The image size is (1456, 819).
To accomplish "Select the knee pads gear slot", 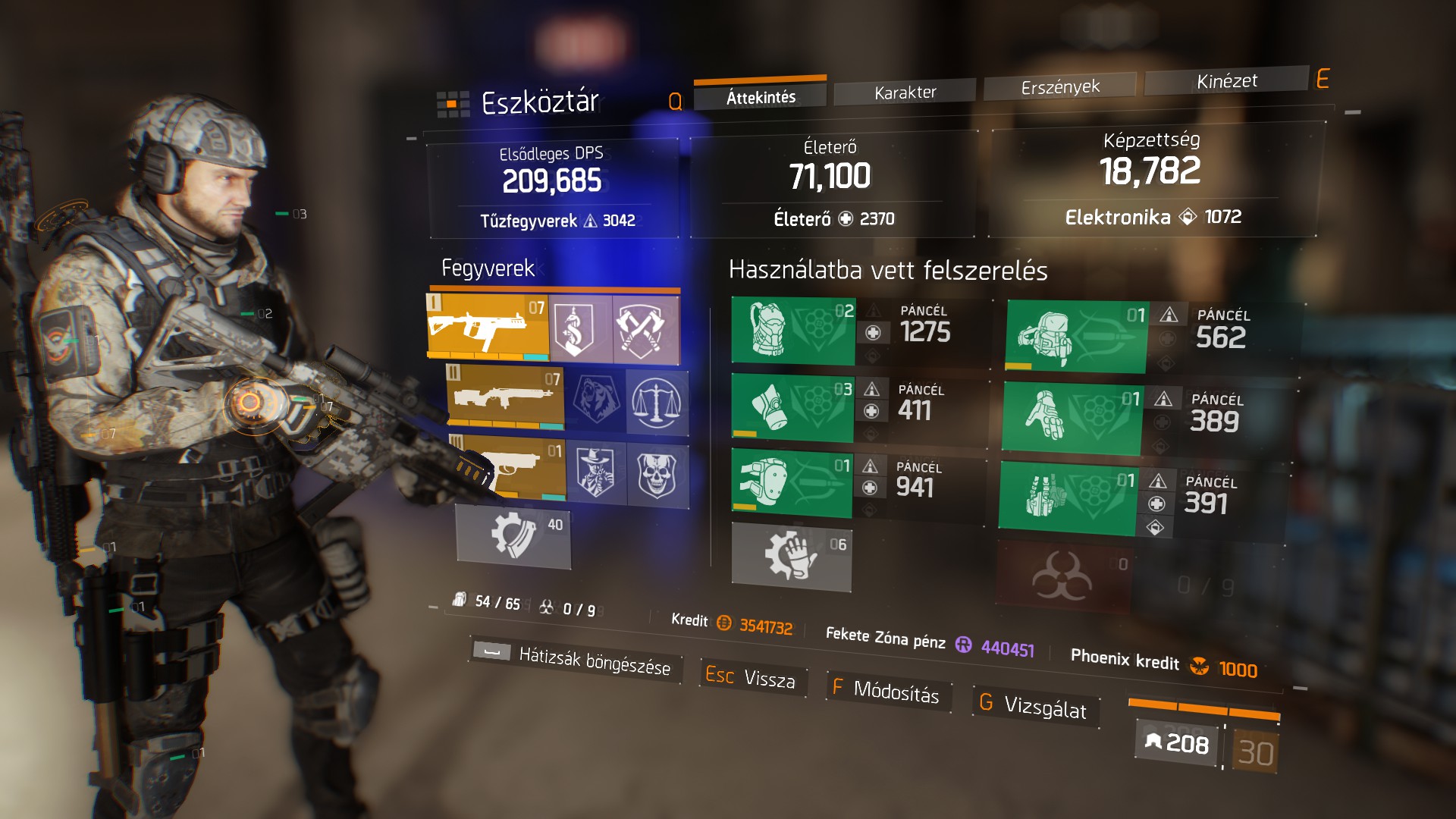I will click(x=792, y=483).
